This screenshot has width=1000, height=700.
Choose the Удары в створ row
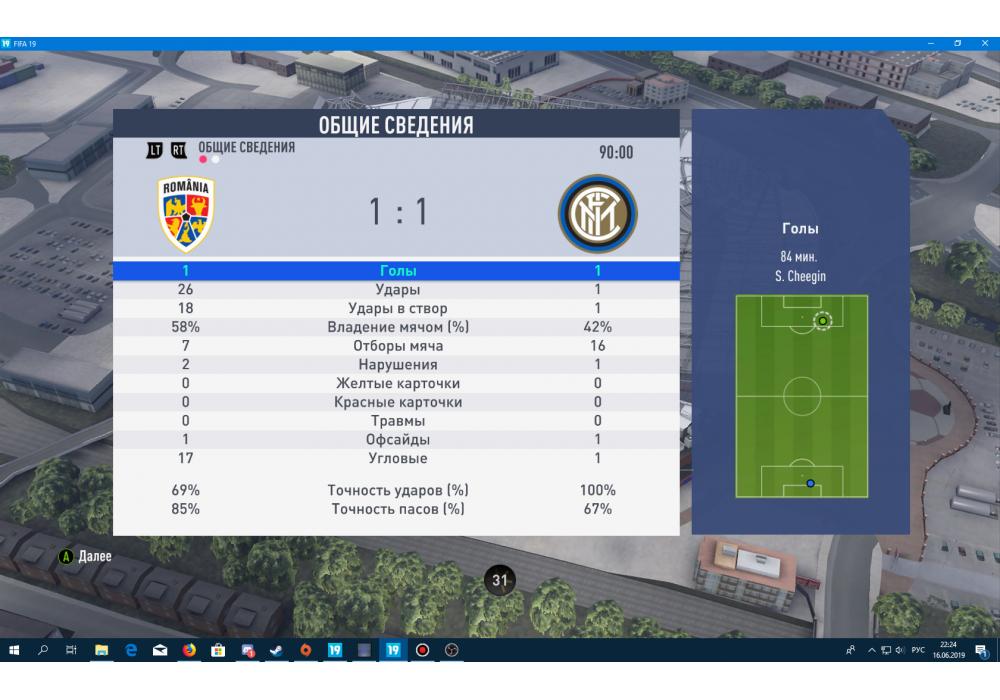(x=398, y=308)
